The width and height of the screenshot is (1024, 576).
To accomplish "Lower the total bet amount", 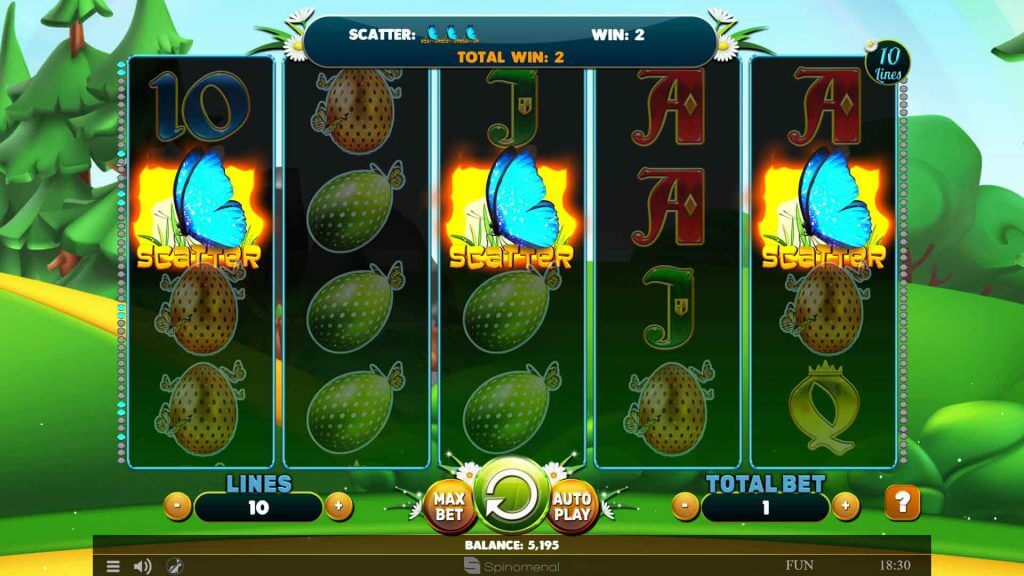I will [684, 506].
